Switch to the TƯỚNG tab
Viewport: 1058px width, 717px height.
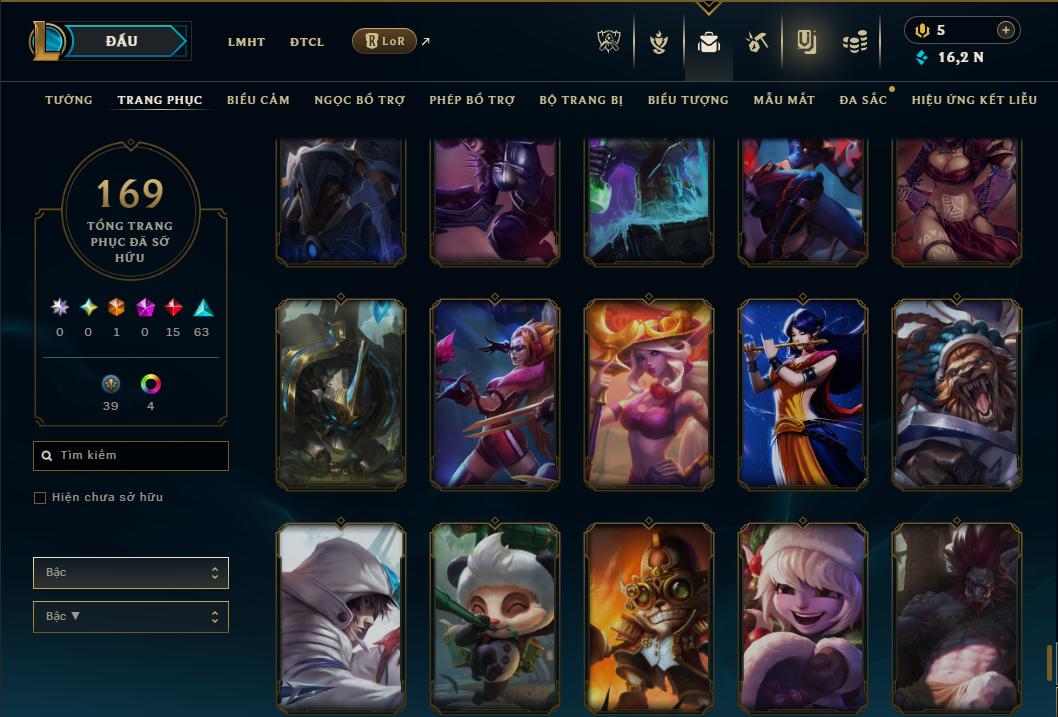click(x=69, y=100)
